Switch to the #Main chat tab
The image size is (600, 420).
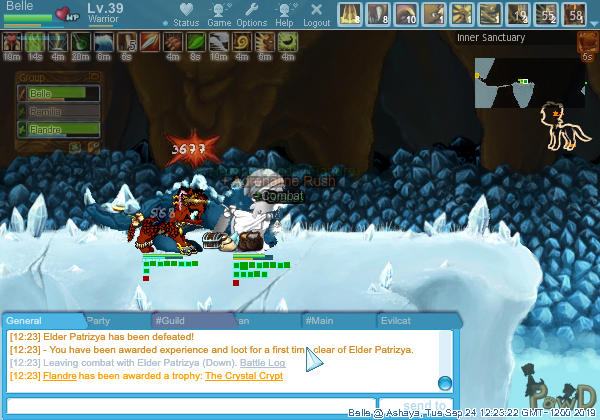coord(320,321)
